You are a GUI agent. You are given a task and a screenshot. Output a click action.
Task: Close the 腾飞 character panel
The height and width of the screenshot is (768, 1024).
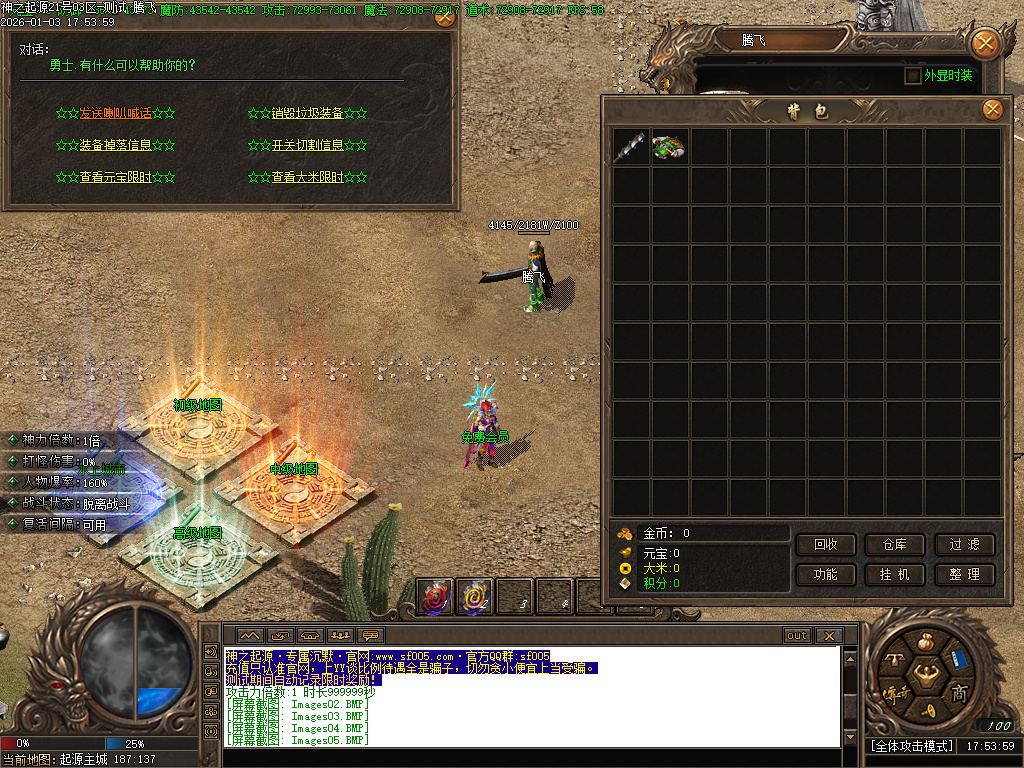(x=985, y=43)
